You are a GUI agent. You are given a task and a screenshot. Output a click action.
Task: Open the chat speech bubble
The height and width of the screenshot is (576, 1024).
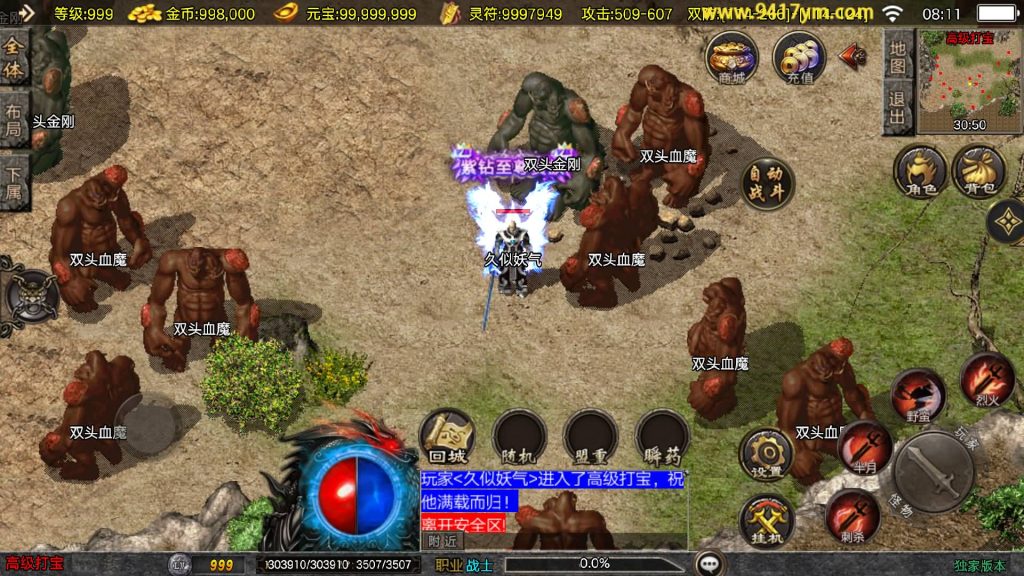click(x=710, y=563)
